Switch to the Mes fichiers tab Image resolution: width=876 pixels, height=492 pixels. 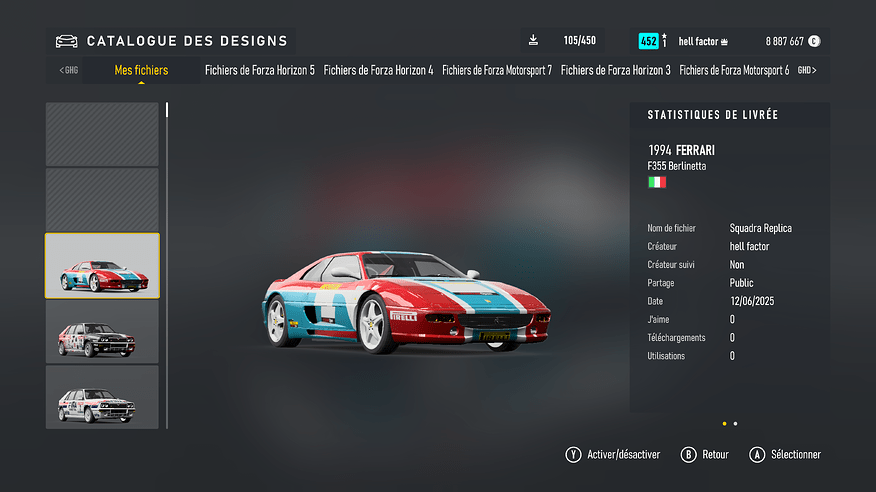(x=141, y=70)
